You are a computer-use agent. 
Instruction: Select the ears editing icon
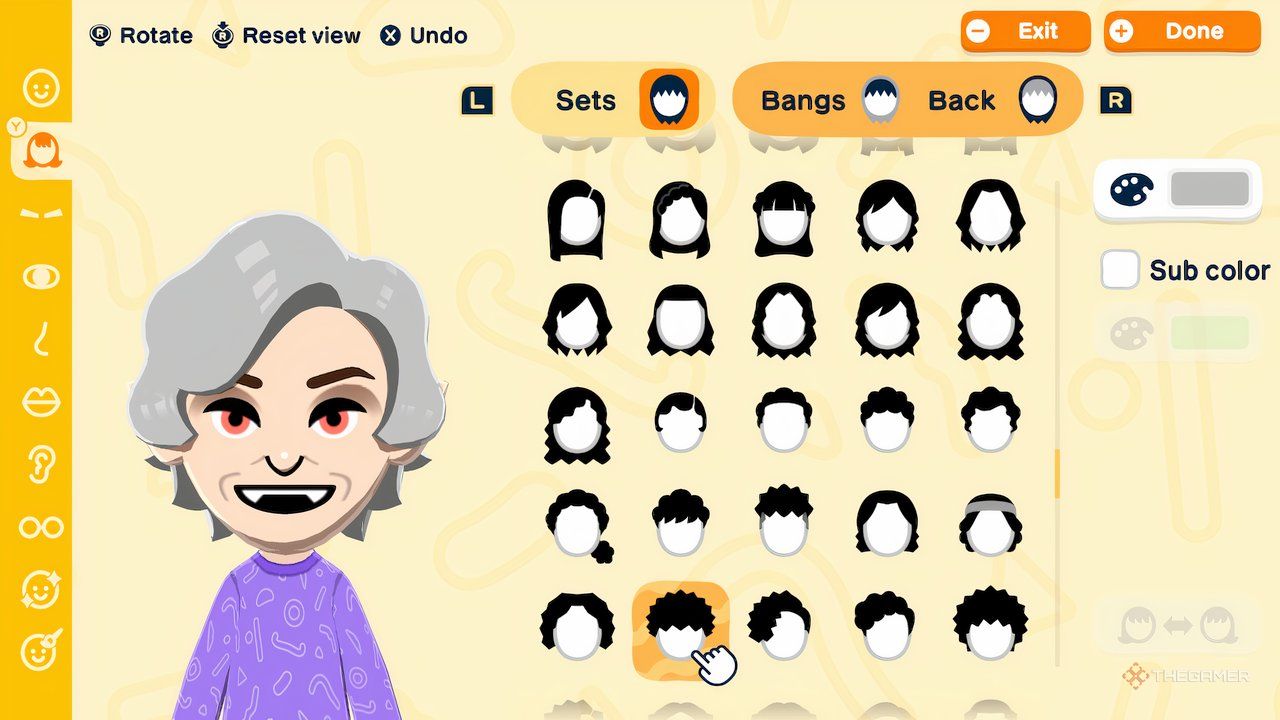click(x=40, y=465)
